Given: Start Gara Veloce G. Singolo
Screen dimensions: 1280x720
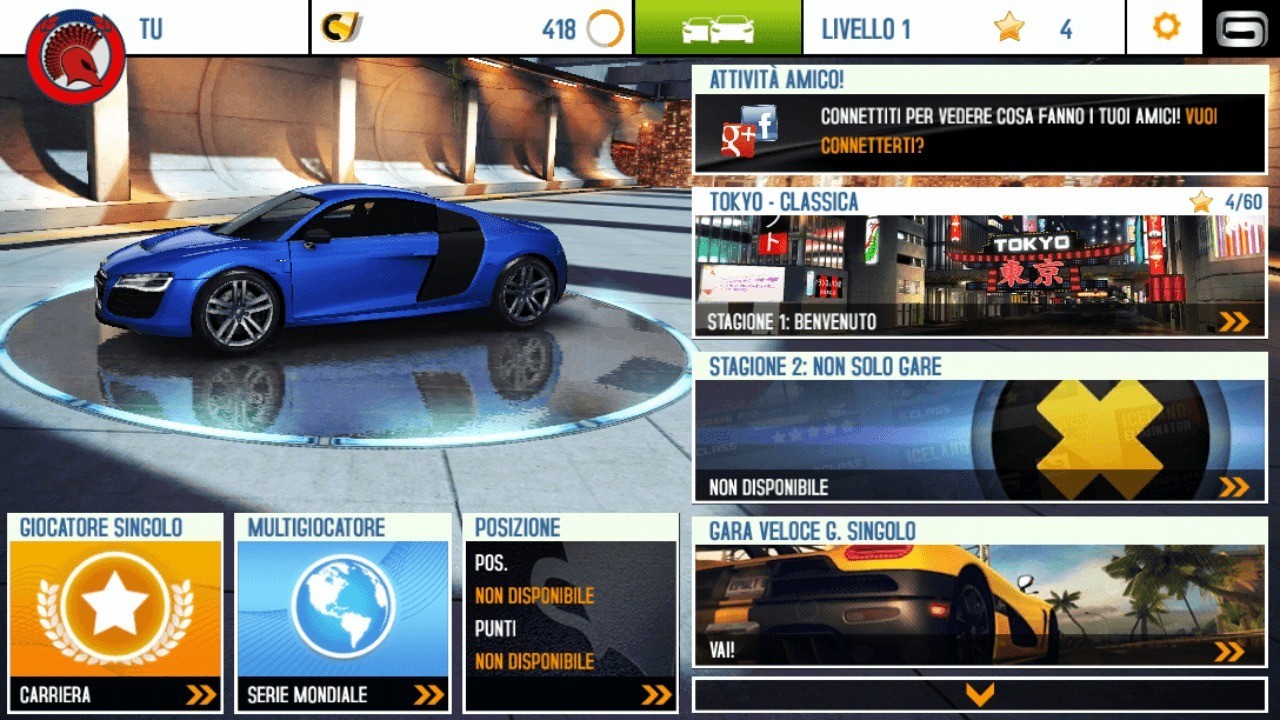Looking at the screenshot, I should (x=979, y=591).
